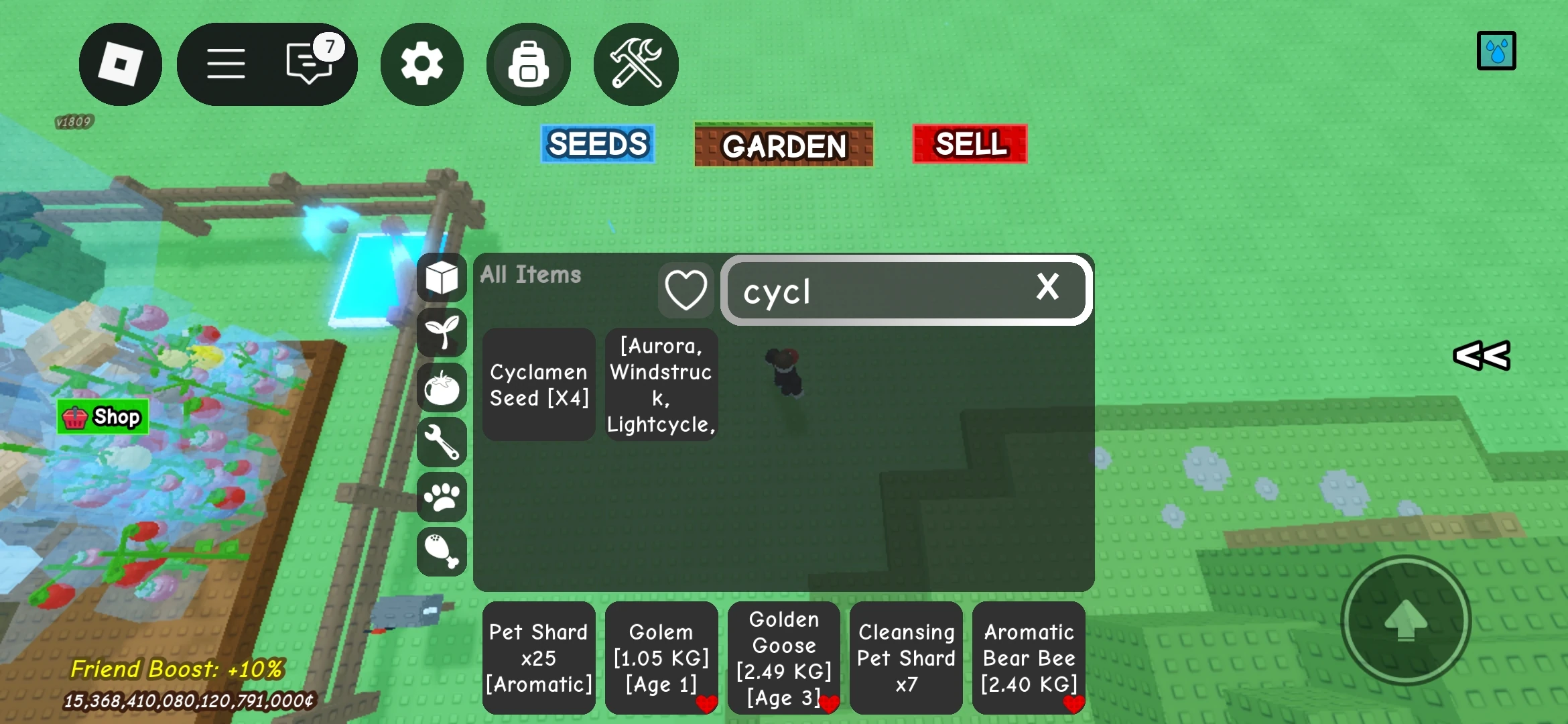Switch to the SELL tab
Image resolution: width=1568 pixels, height=724 pixels.
coord(969,143)
